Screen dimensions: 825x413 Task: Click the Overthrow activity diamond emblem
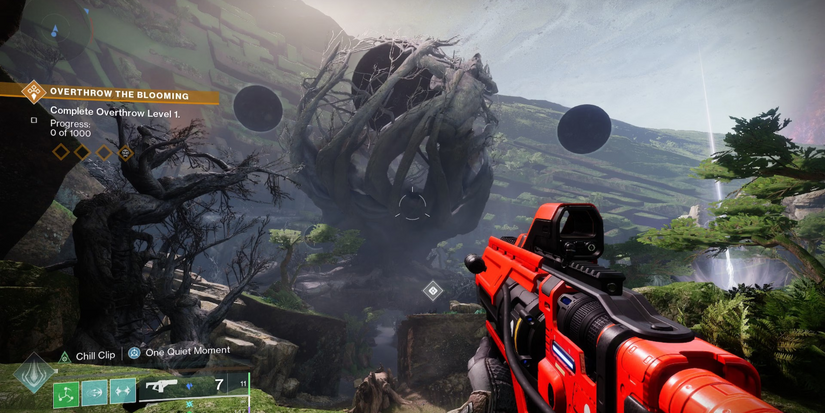pos(34,94)
